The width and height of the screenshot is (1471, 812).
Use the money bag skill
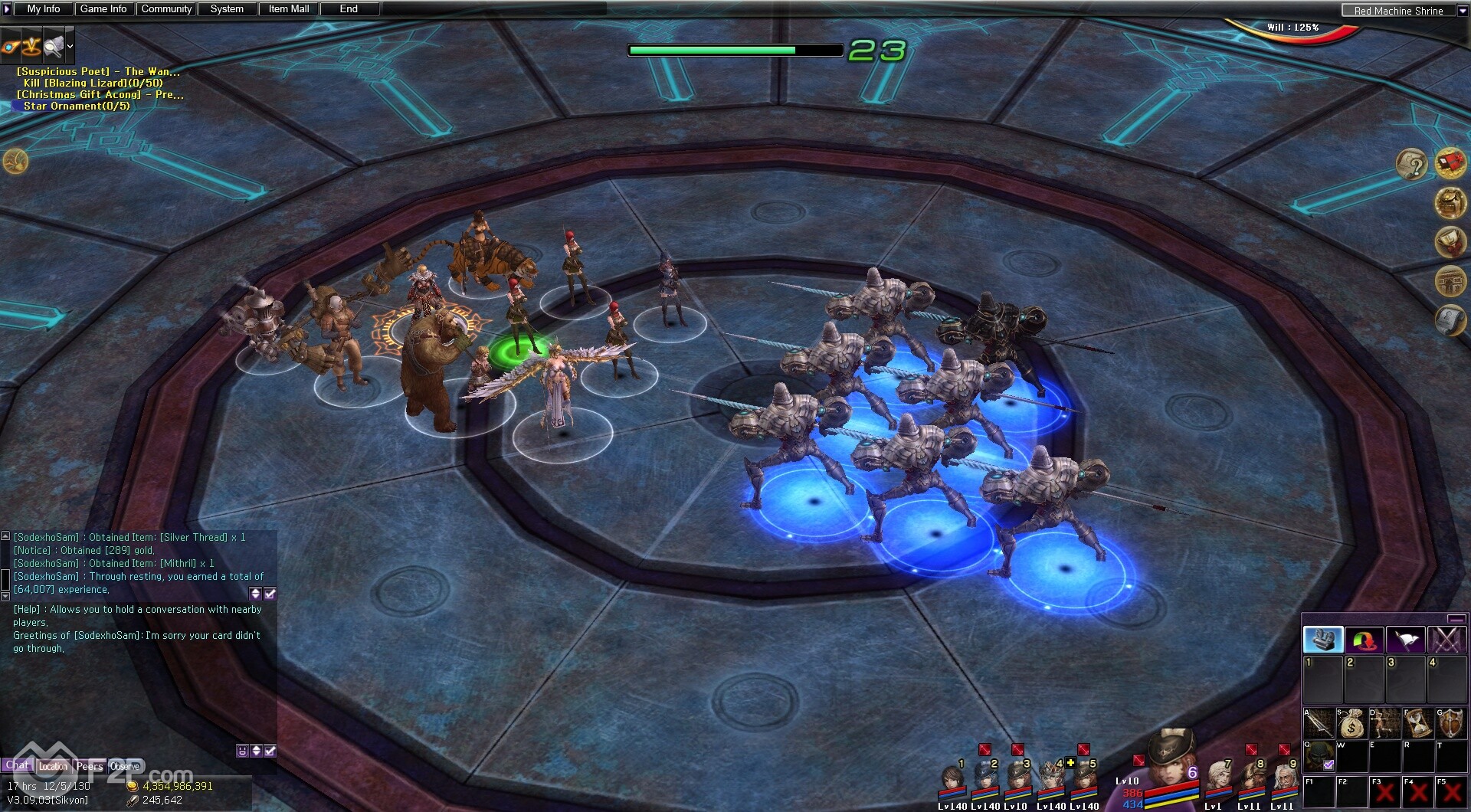(x=1351, y=723)
